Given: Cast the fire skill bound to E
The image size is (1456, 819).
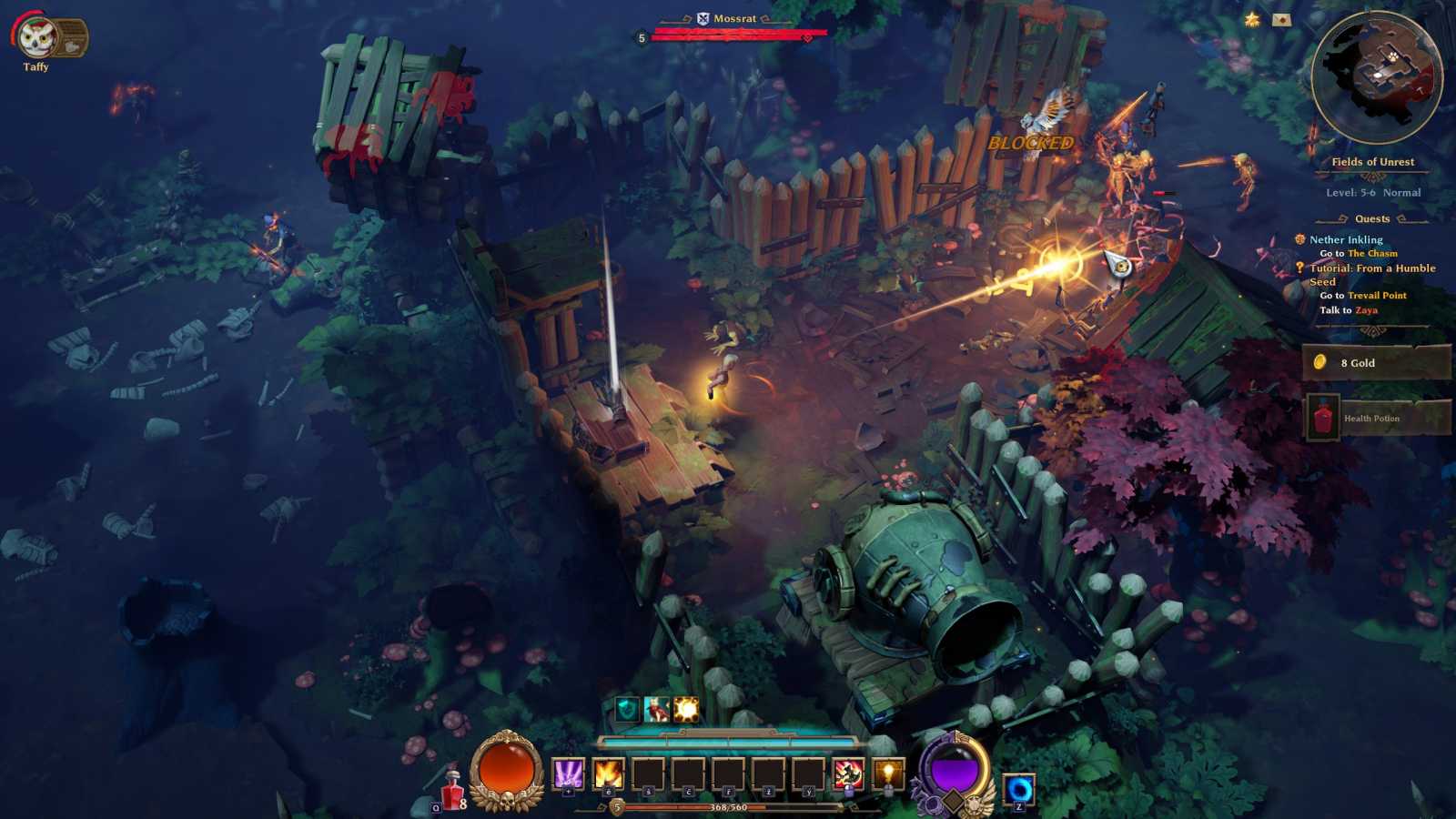Looking at the screenshot, I should 608,774.
